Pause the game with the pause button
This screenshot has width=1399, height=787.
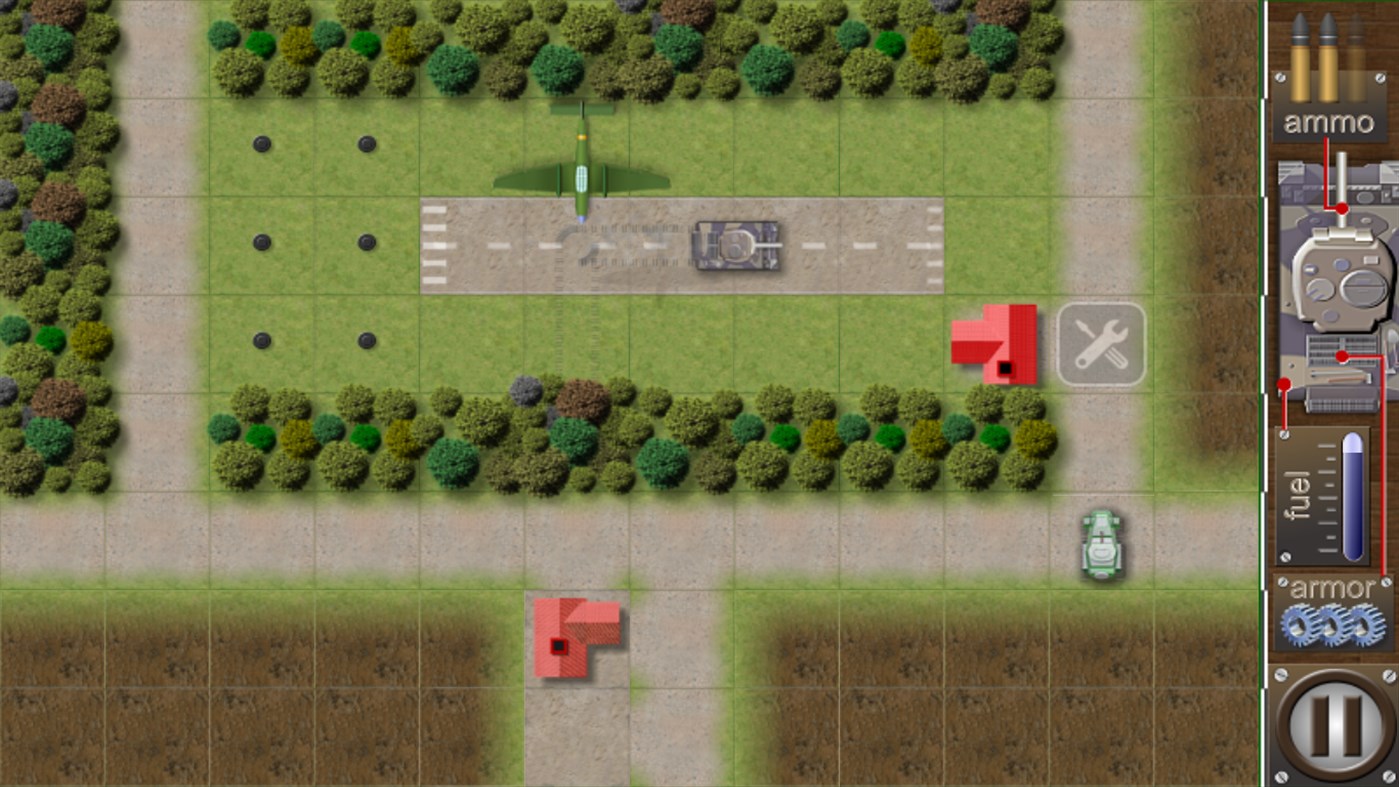pos(1334,727)
